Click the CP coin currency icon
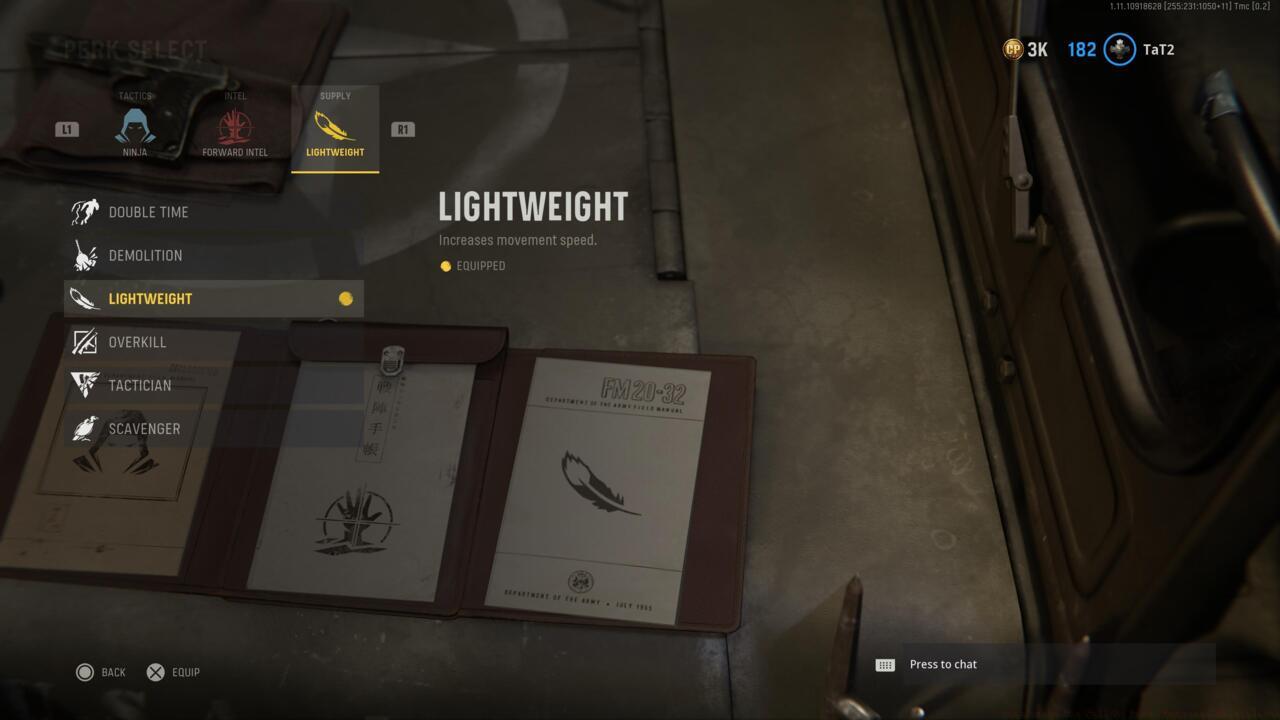This screenshot has height=720, width=1280. 1013,49
